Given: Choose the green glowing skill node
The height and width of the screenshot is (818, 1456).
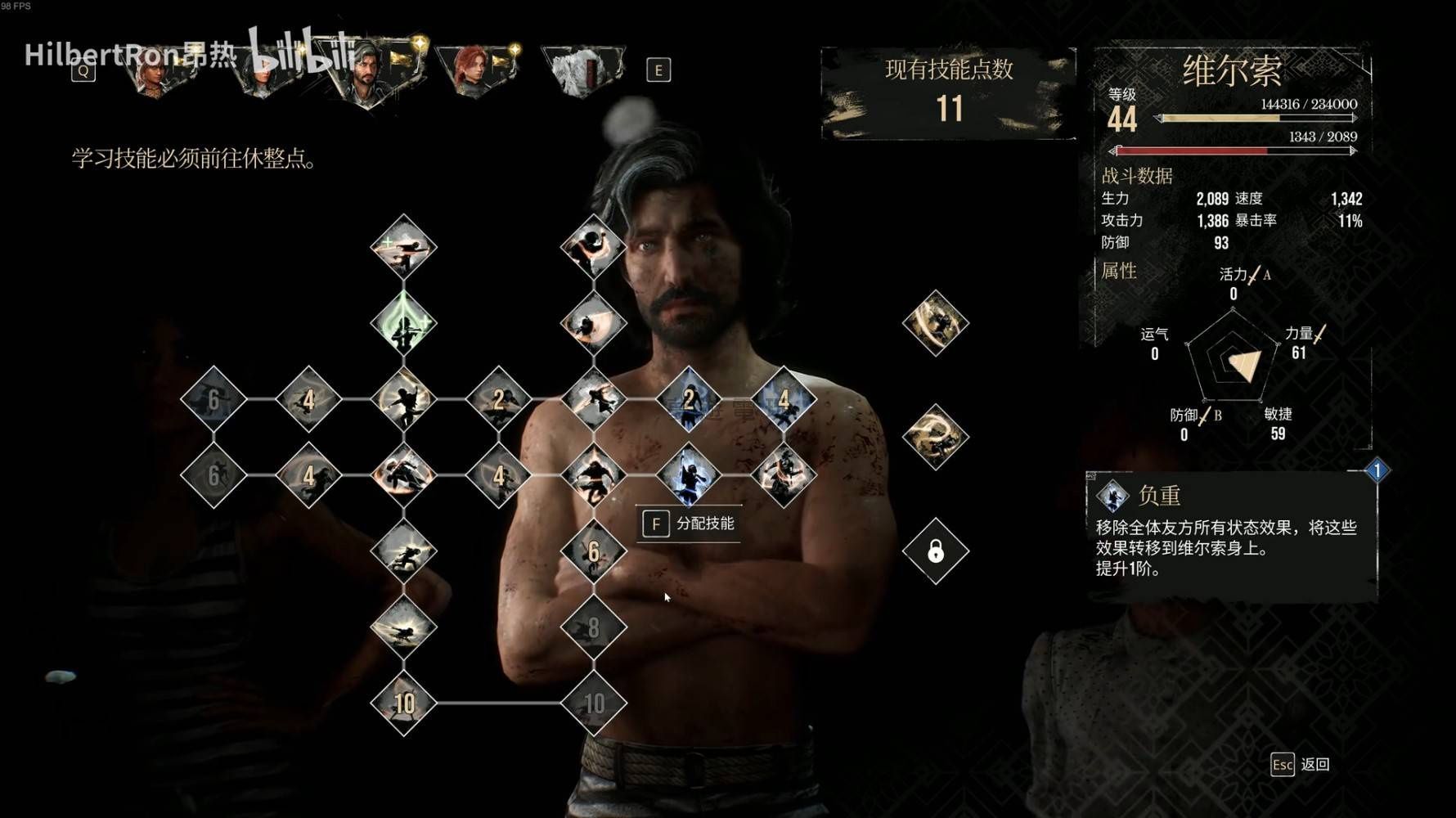Looking at the screenshot, I should (404, 323).
